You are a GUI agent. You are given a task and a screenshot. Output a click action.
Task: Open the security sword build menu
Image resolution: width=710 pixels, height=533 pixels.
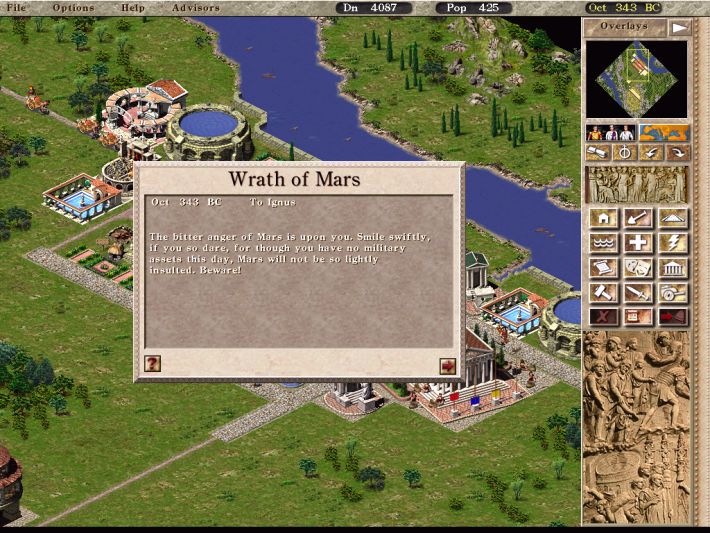[x=637, y=293]
